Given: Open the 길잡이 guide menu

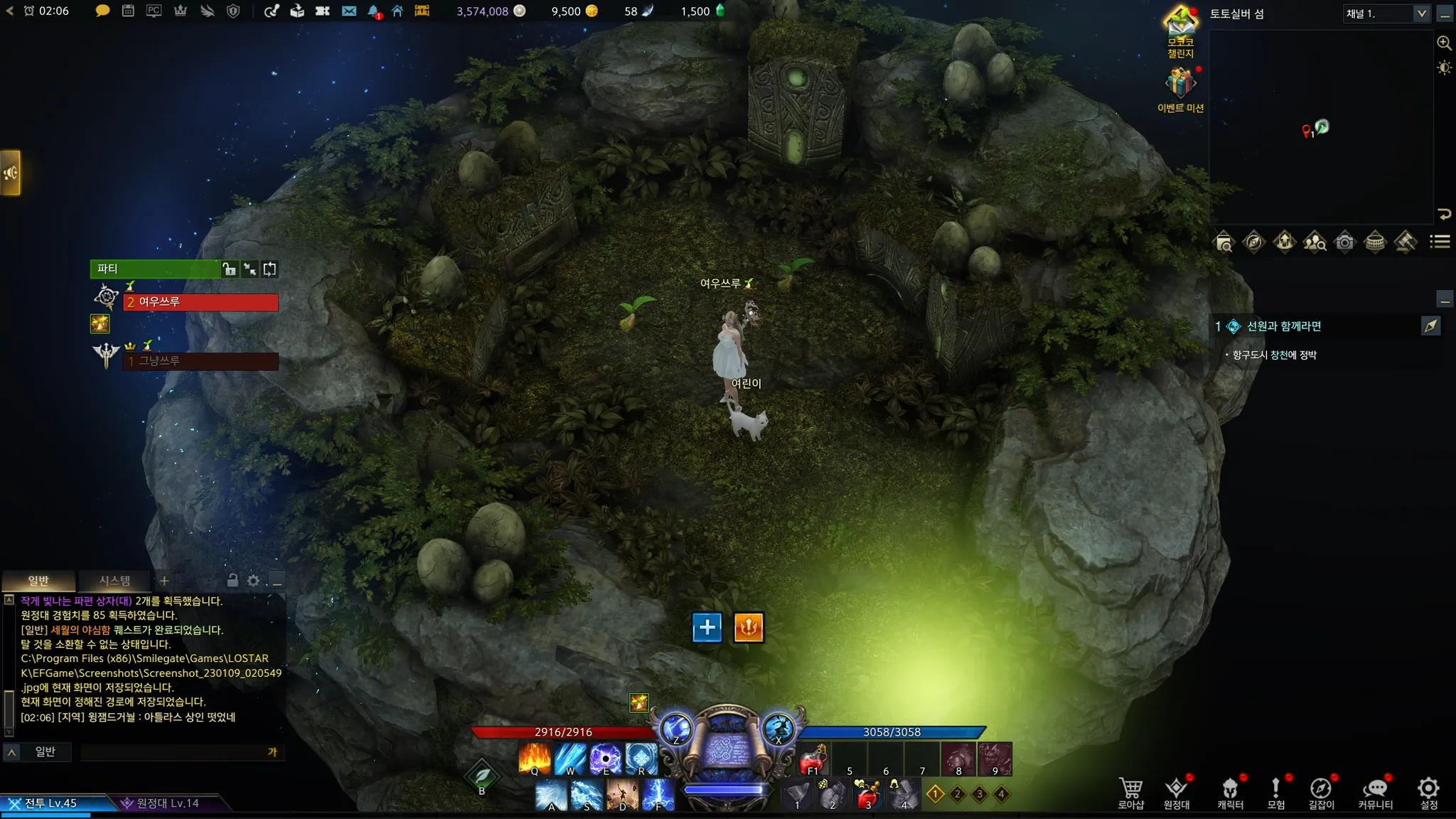Looking at the screenshot, I should [x=1321, y=792].
